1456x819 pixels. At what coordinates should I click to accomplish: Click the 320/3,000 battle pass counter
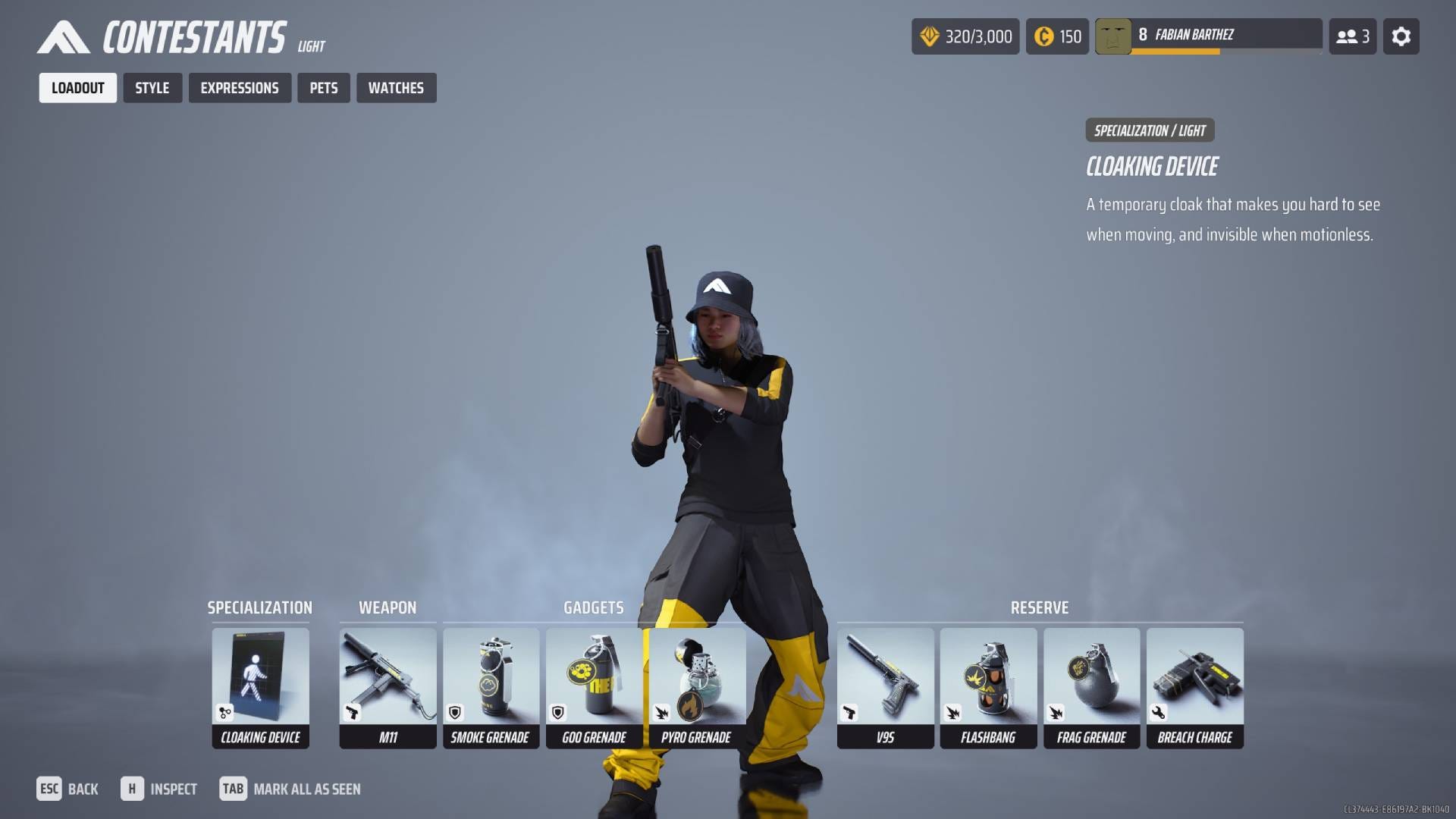click(x=965, y=36)
